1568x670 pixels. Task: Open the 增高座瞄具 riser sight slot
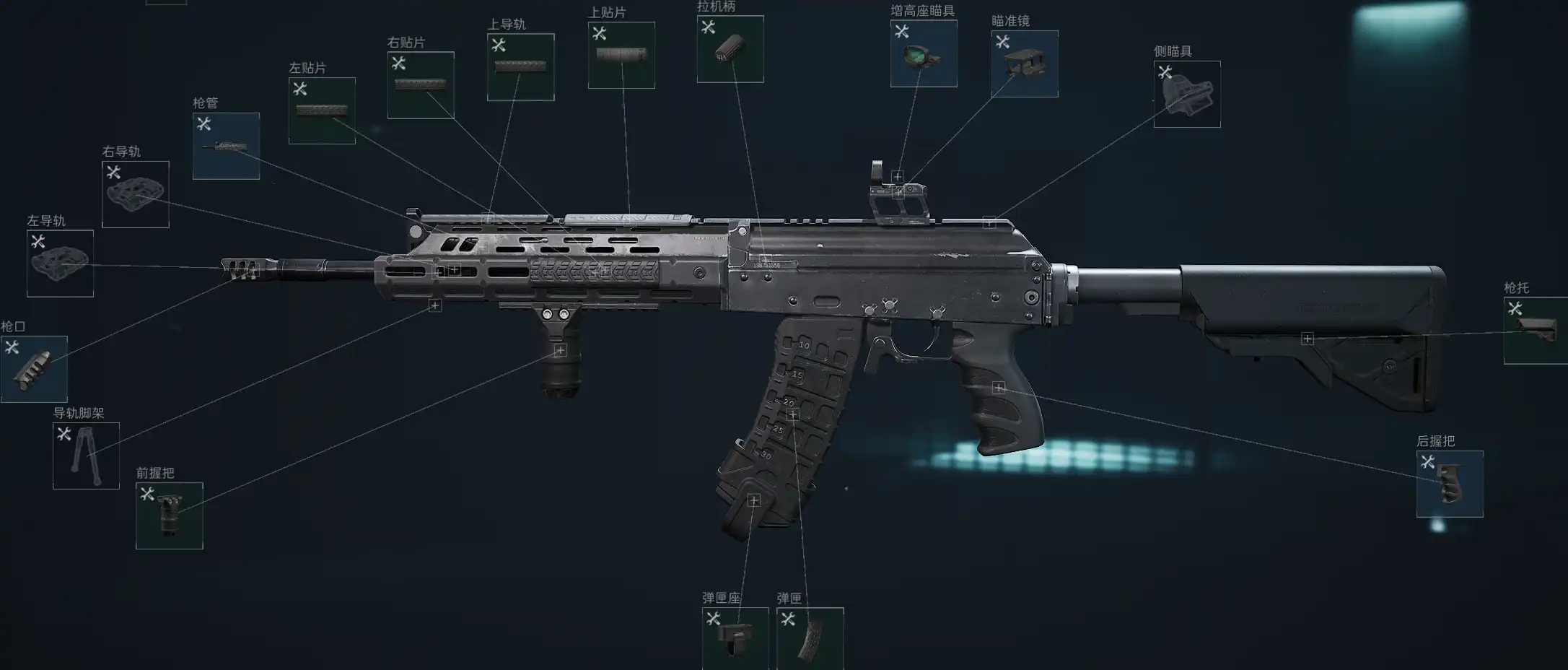tap(924, 53)
